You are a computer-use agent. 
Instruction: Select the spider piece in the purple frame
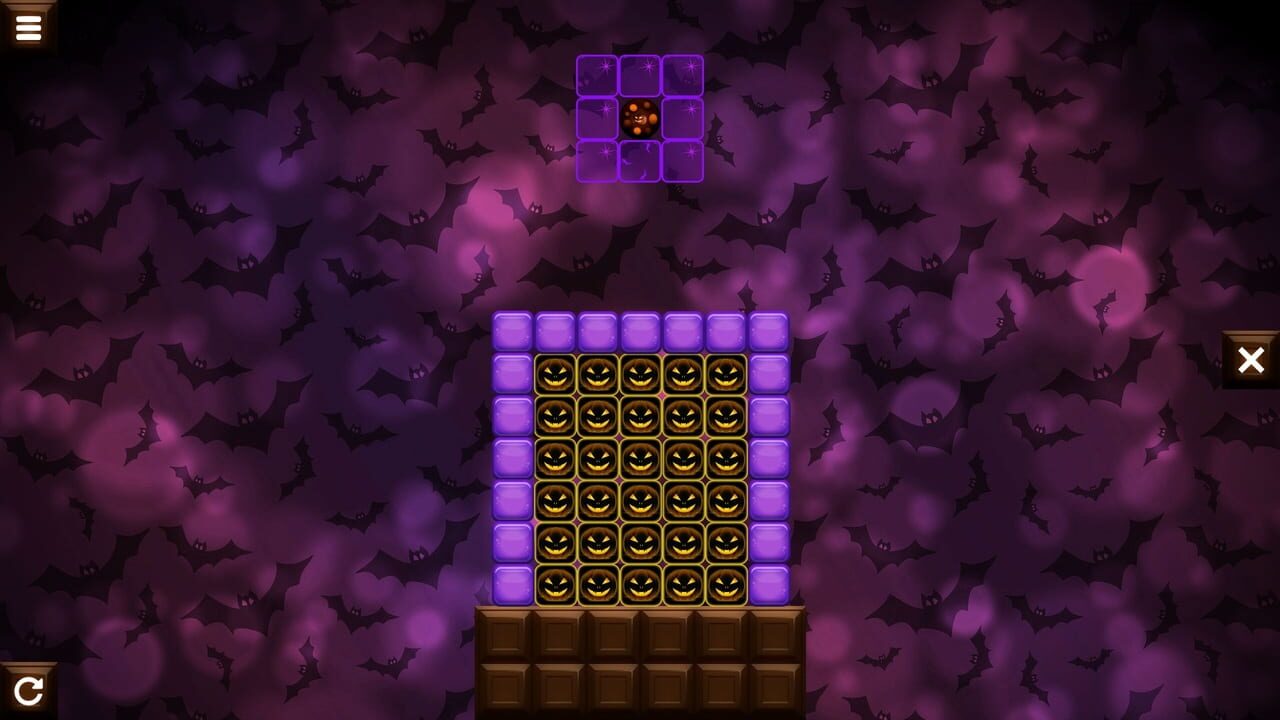click(639, 118)
